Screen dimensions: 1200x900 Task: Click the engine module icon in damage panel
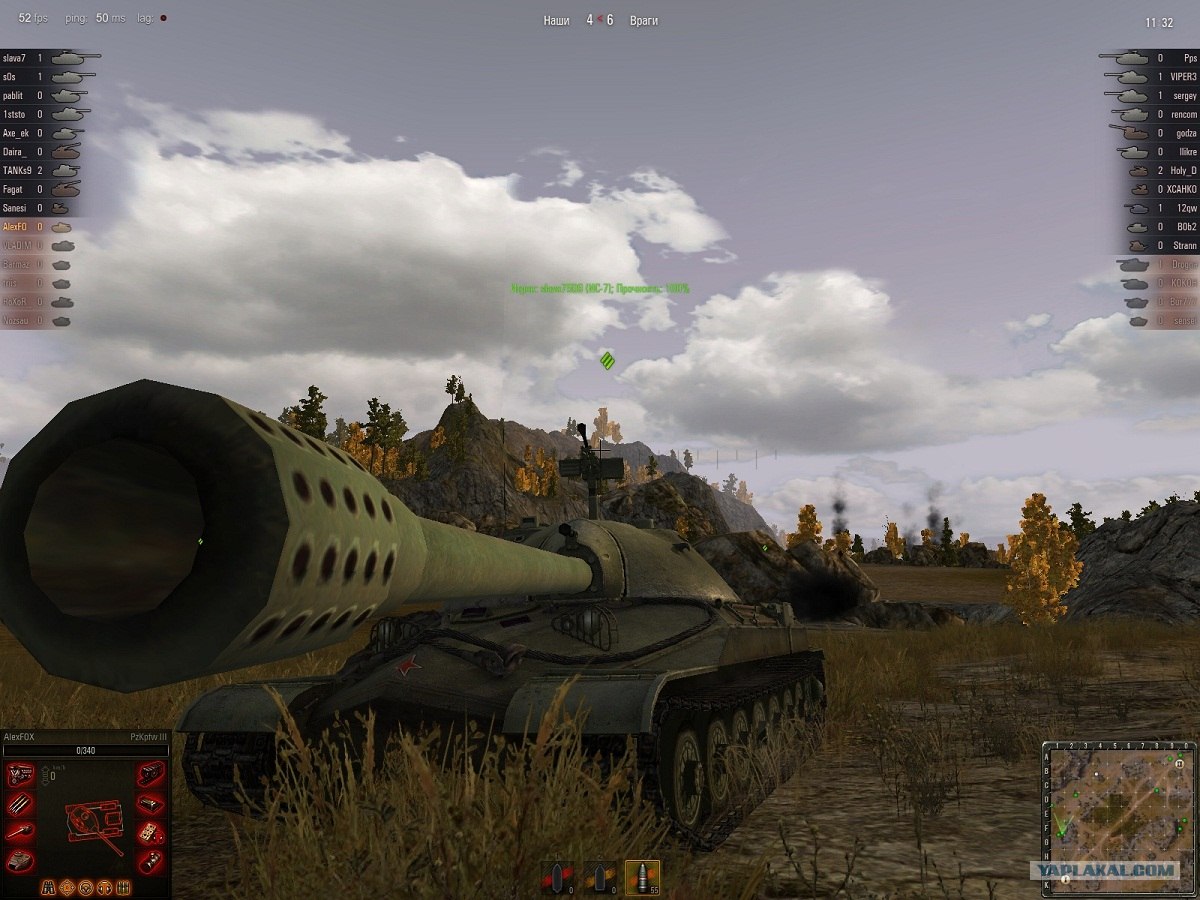click(21, 774)
